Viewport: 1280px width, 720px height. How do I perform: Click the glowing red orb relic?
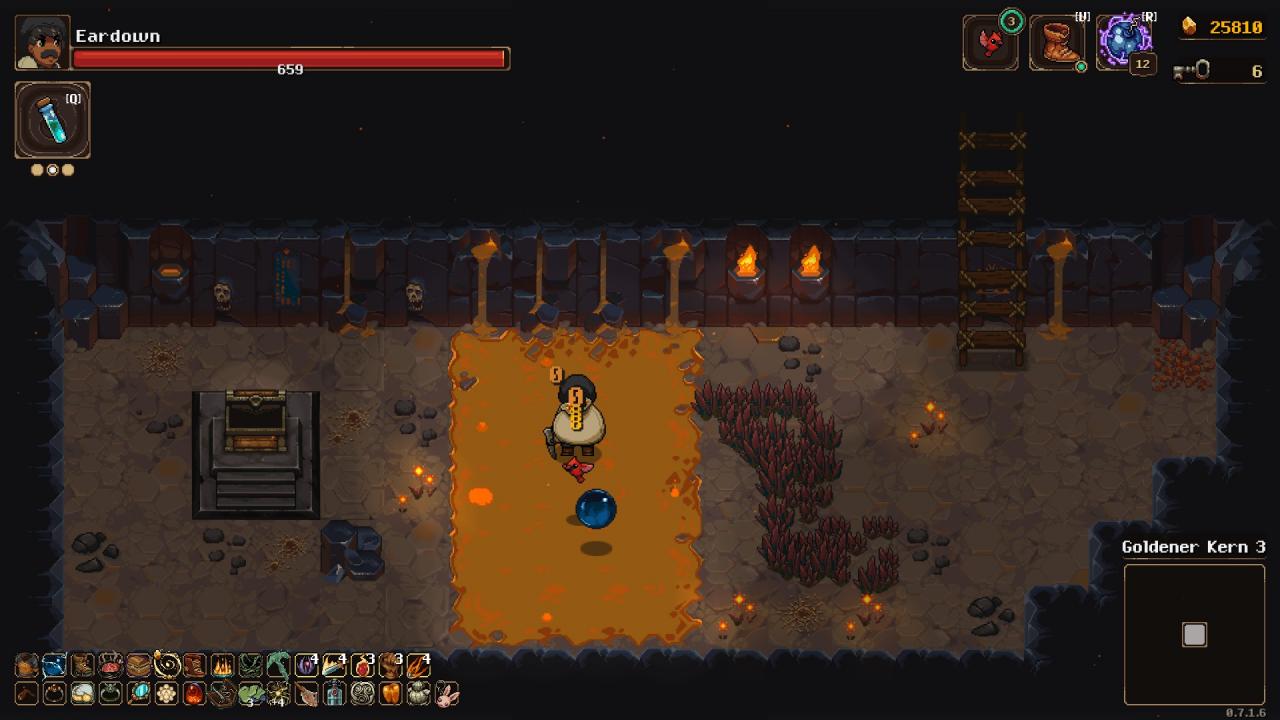(x=194, y=693)
